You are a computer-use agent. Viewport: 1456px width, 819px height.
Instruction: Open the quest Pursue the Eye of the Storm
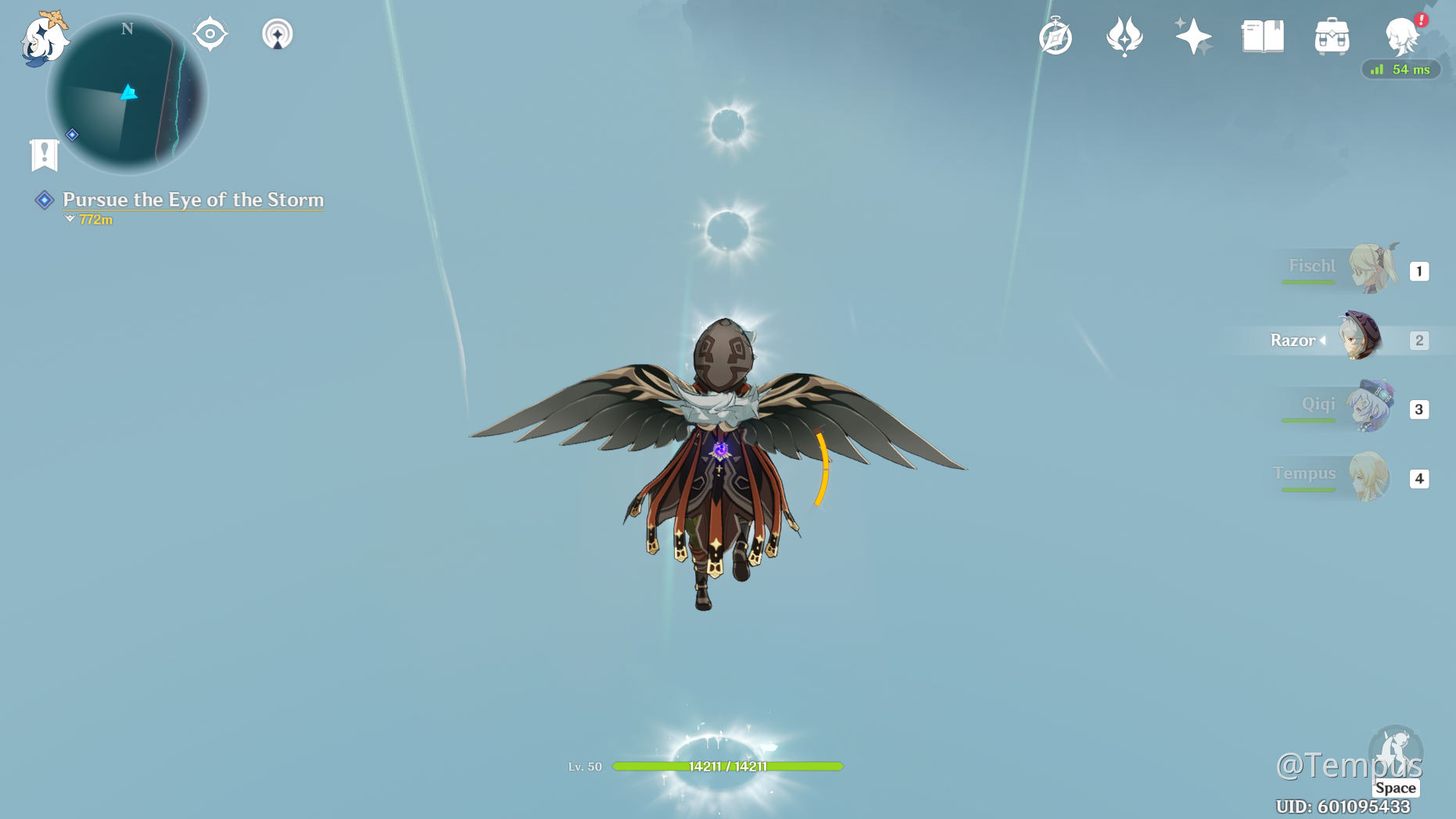point(193,200)
